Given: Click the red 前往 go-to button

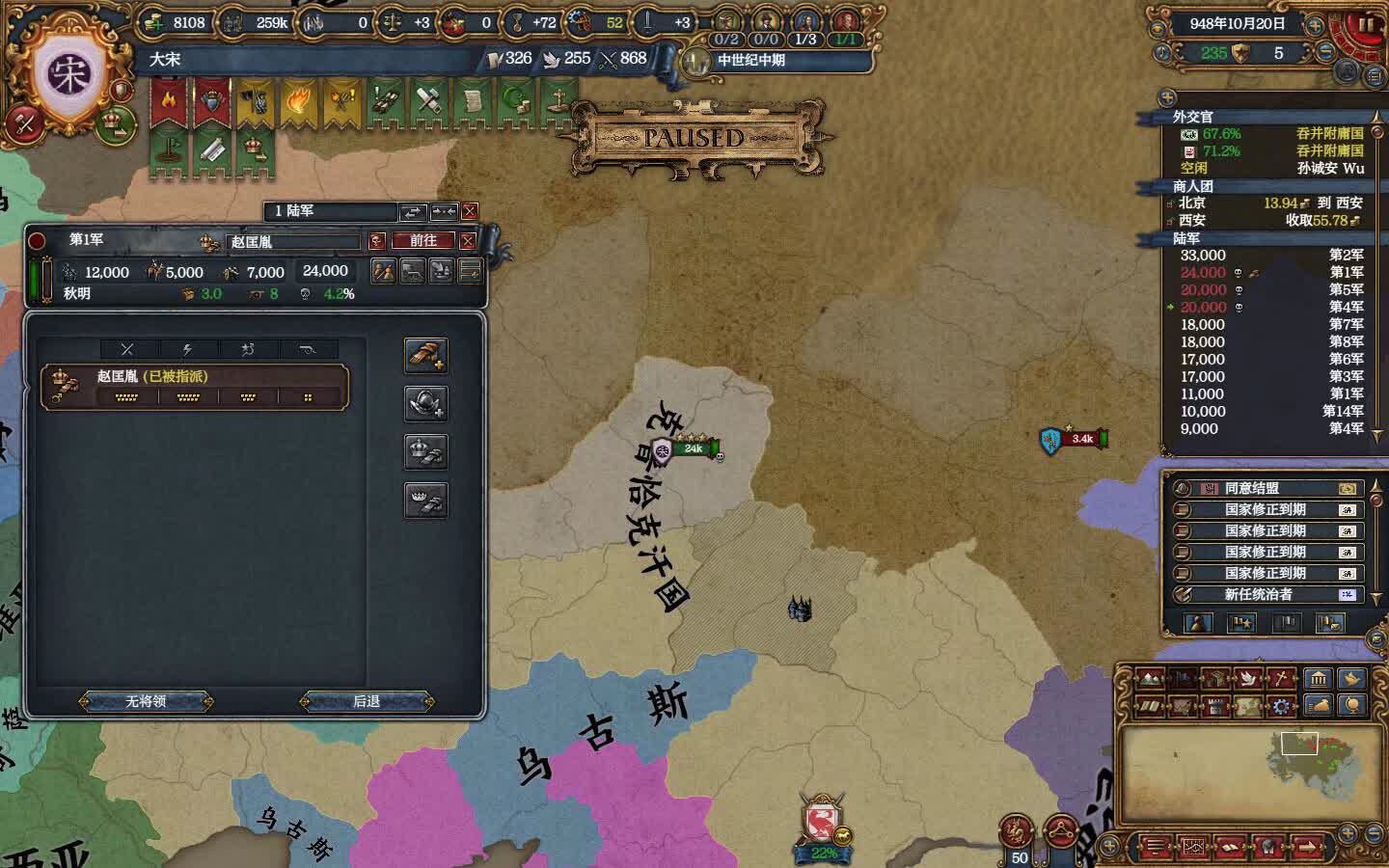Looking at the screenshot, I should (423, 240).
